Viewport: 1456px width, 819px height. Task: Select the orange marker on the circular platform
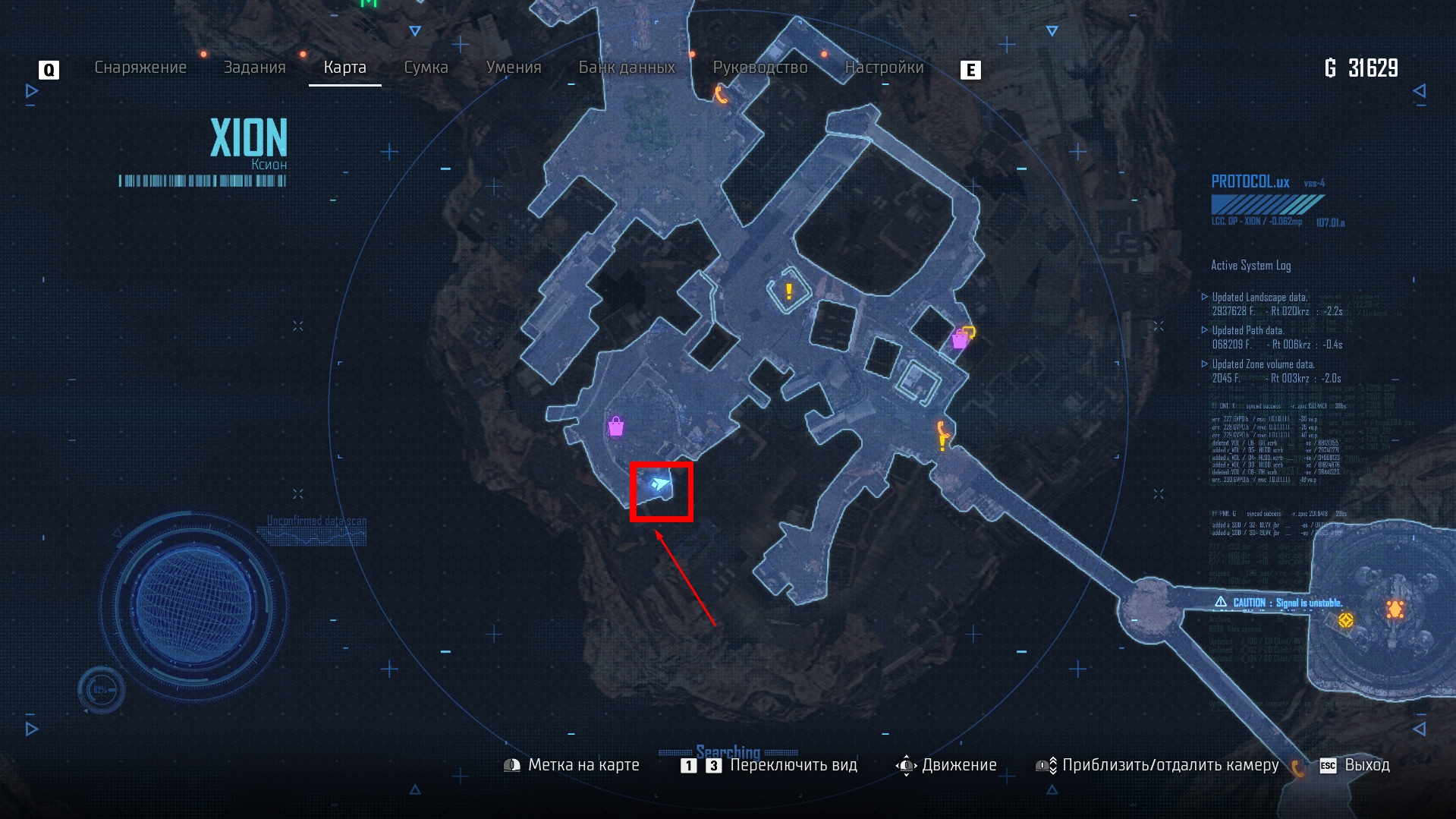pyautogui.click(x=1395, y=609)
